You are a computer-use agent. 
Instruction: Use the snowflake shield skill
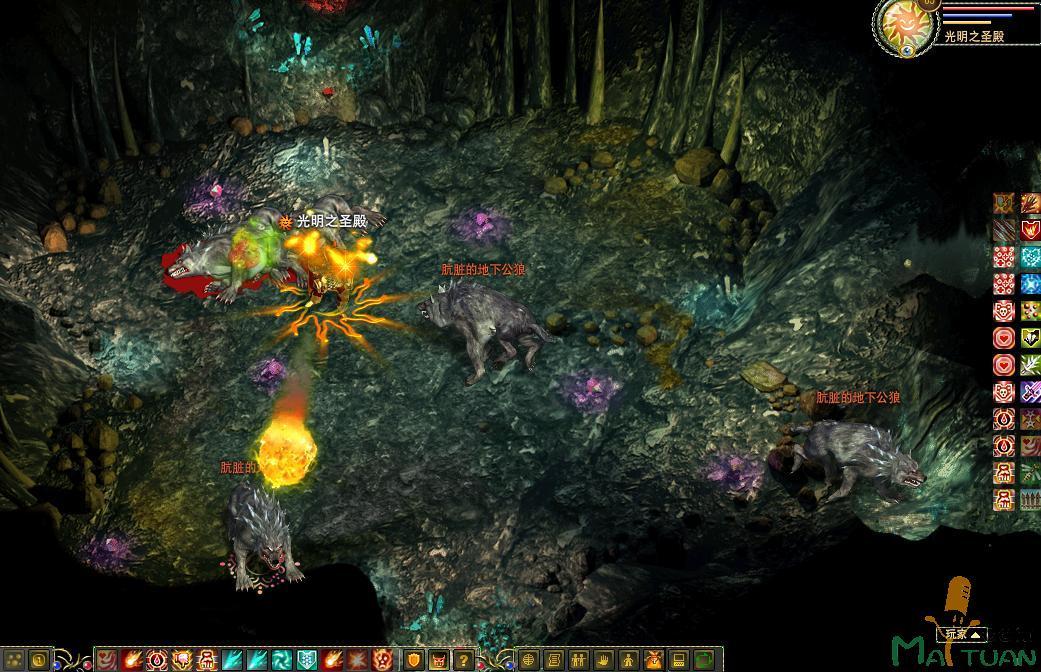click(306, 660)
